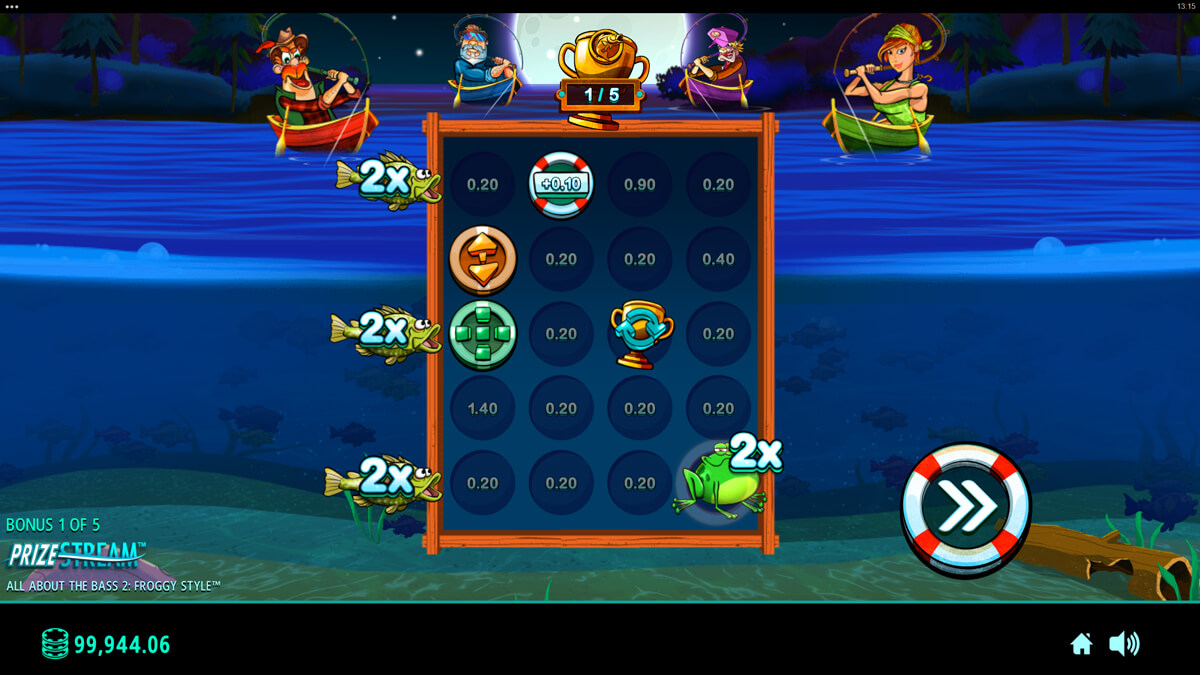Select the 1.40 prize tile
Screen dimensions: 1200x675
coord(483,408)
